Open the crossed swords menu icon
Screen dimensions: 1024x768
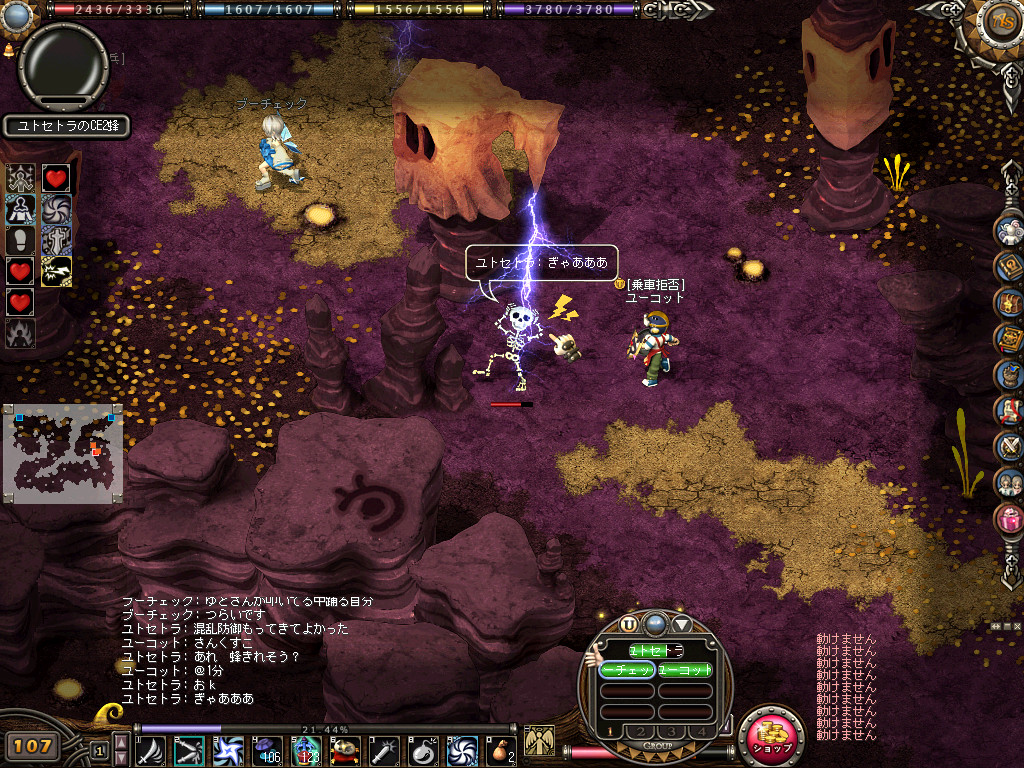click(1009, 446)
